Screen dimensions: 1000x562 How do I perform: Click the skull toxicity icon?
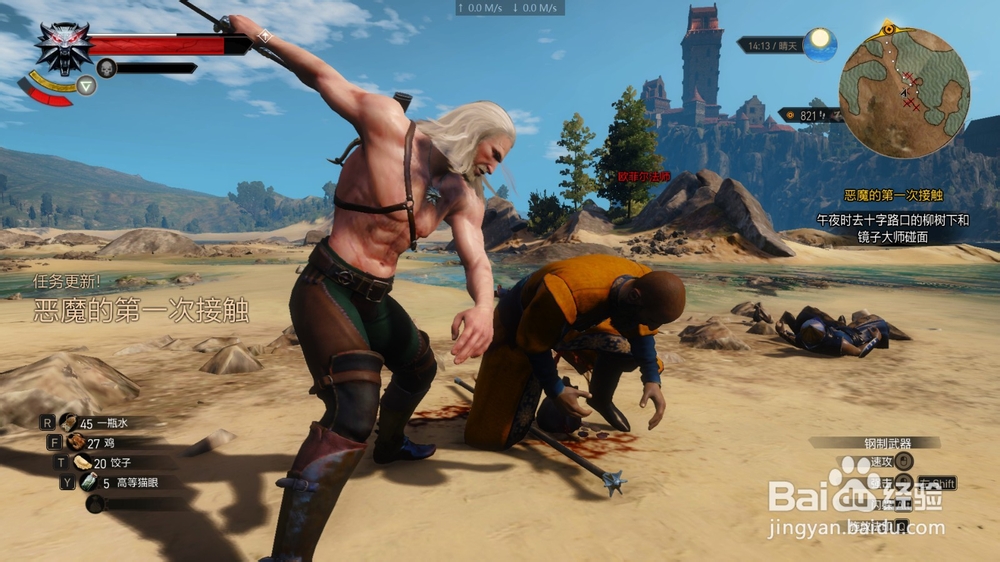click(106, 68)
